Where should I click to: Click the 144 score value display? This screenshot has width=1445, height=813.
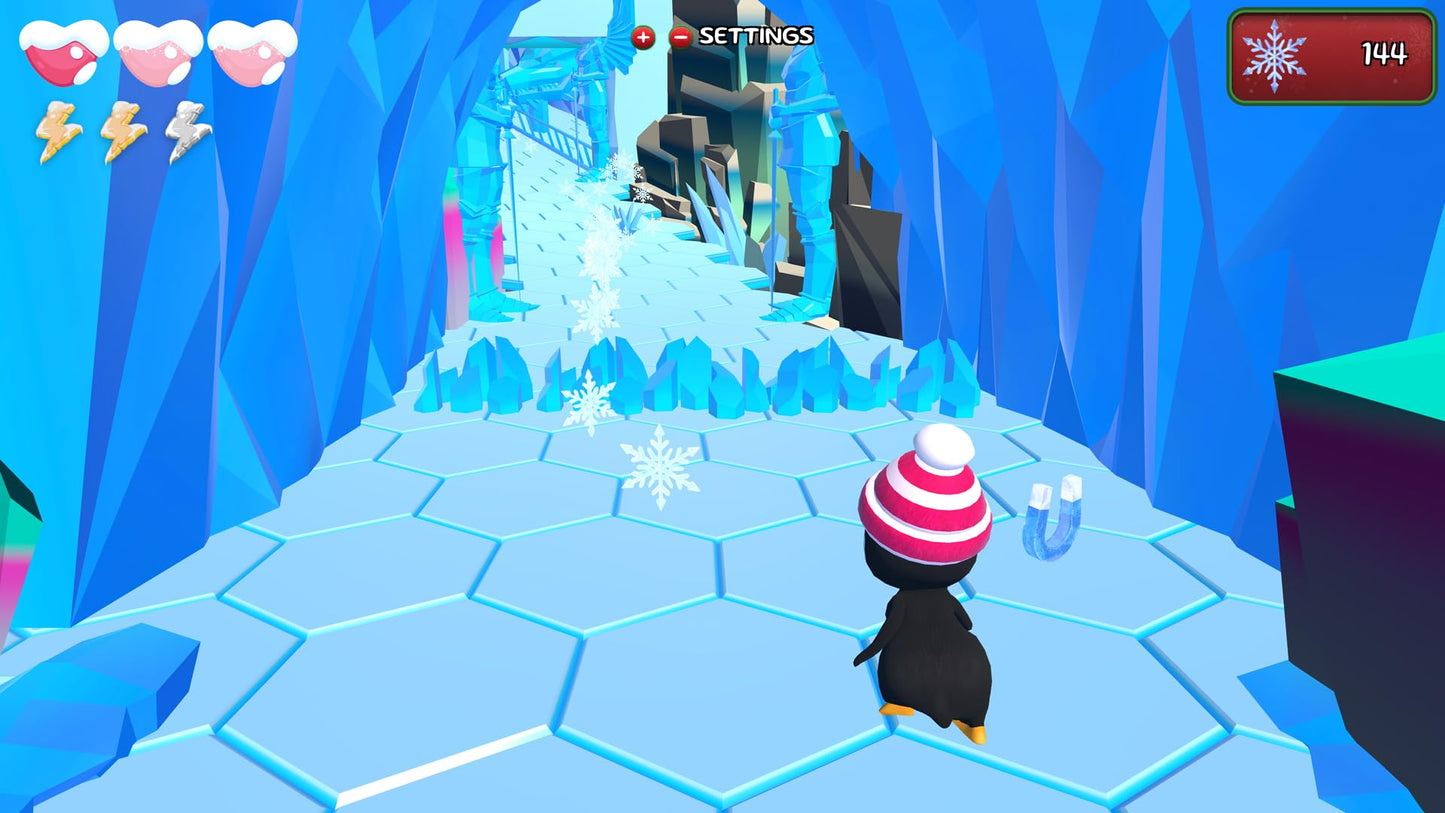coord(1386,53)
